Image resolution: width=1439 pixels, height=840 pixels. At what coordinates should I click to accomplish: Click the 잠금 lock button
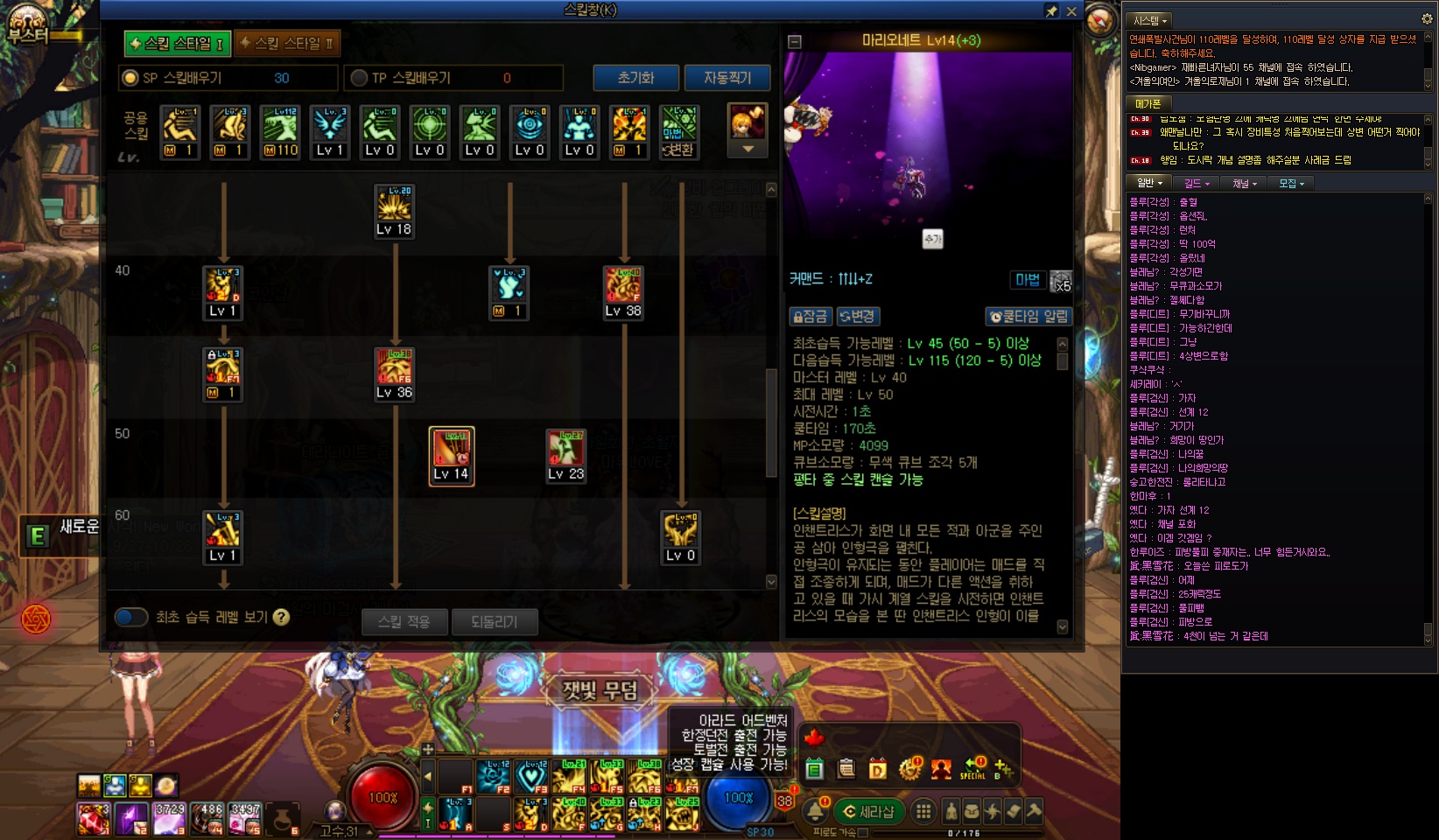[x=810, y=316]
